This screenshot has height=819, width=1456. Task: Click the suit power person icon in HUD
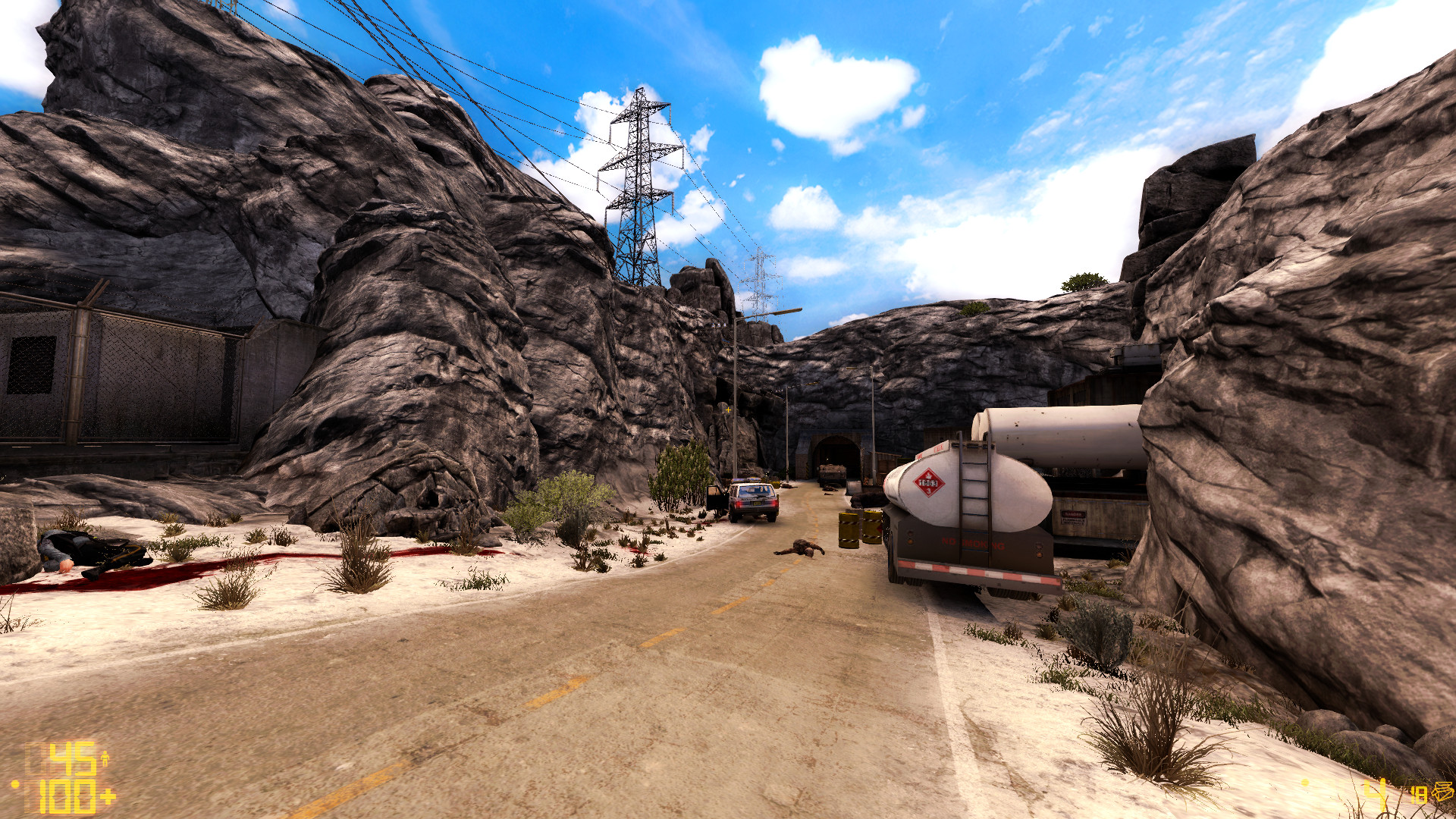coord(105,758)
